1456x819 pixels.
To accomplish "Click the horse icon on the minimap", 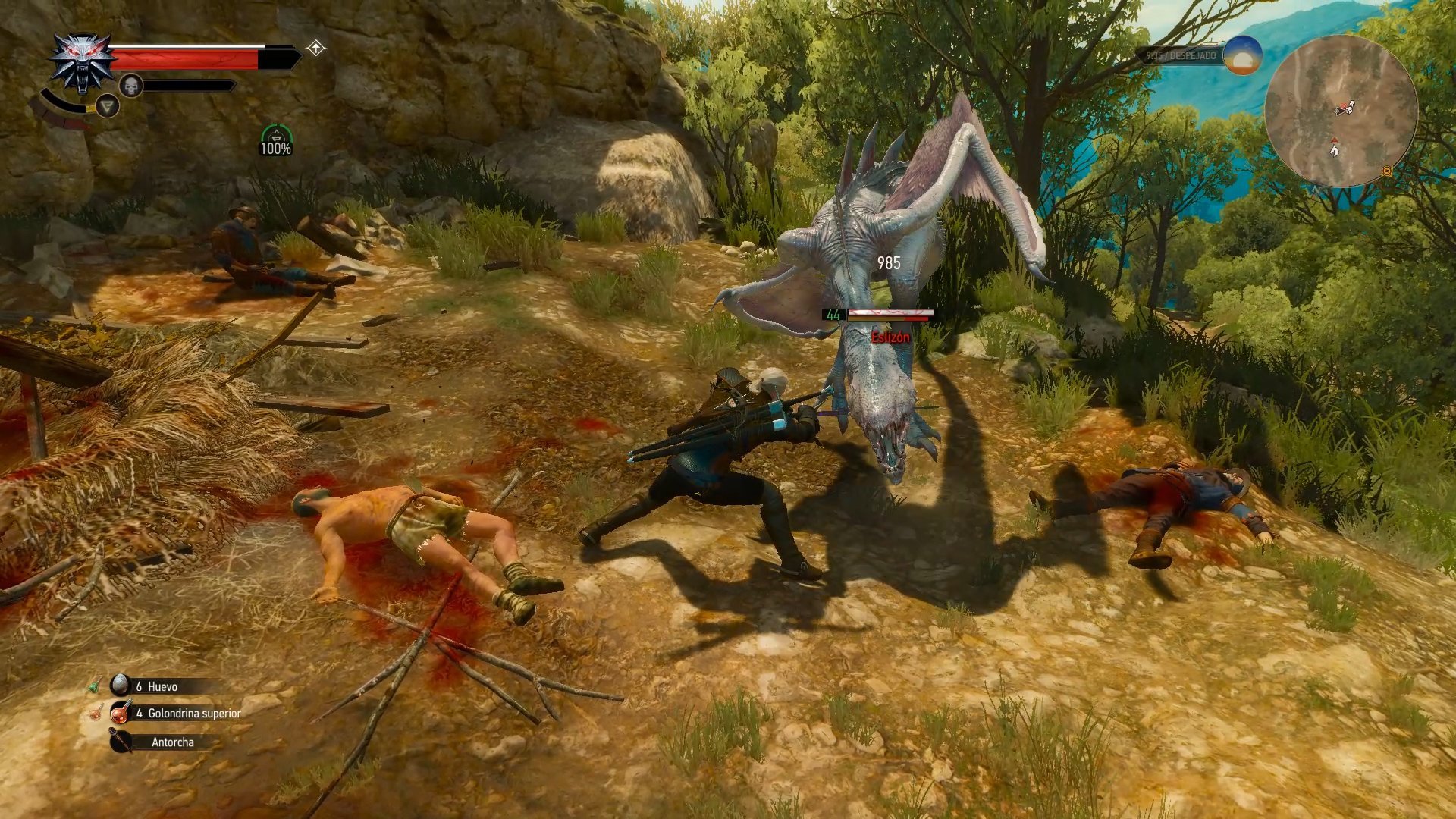I will (1334, 152).
